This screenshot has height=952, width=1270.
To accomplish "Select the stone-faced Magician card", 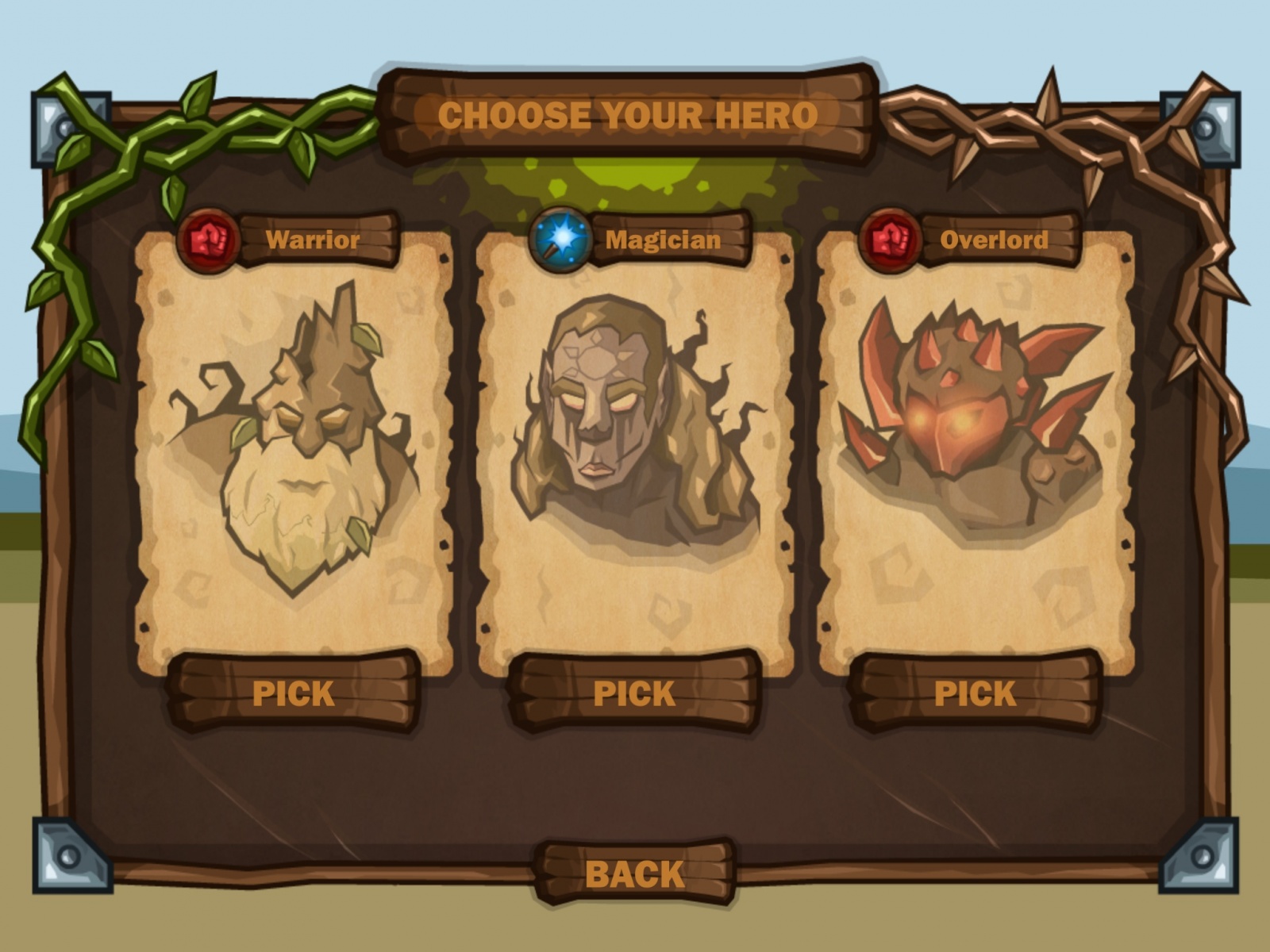I will coord(634,444).
